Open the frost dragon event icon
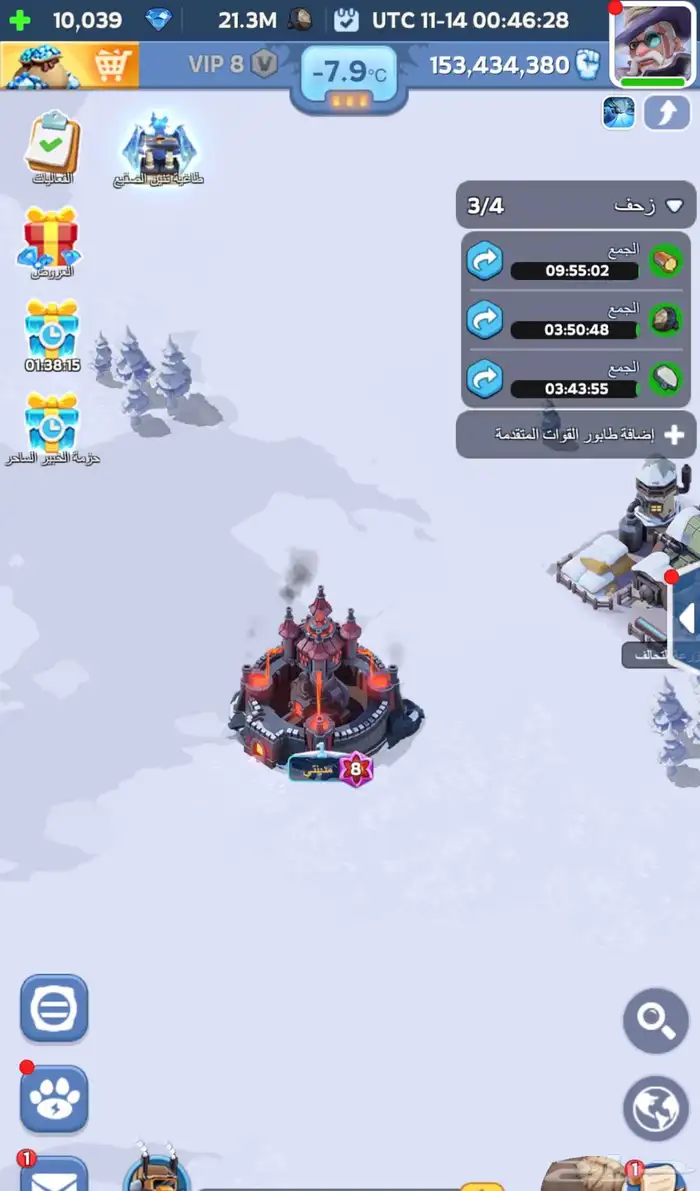The image size is (700, 1191). click(159, 148)
